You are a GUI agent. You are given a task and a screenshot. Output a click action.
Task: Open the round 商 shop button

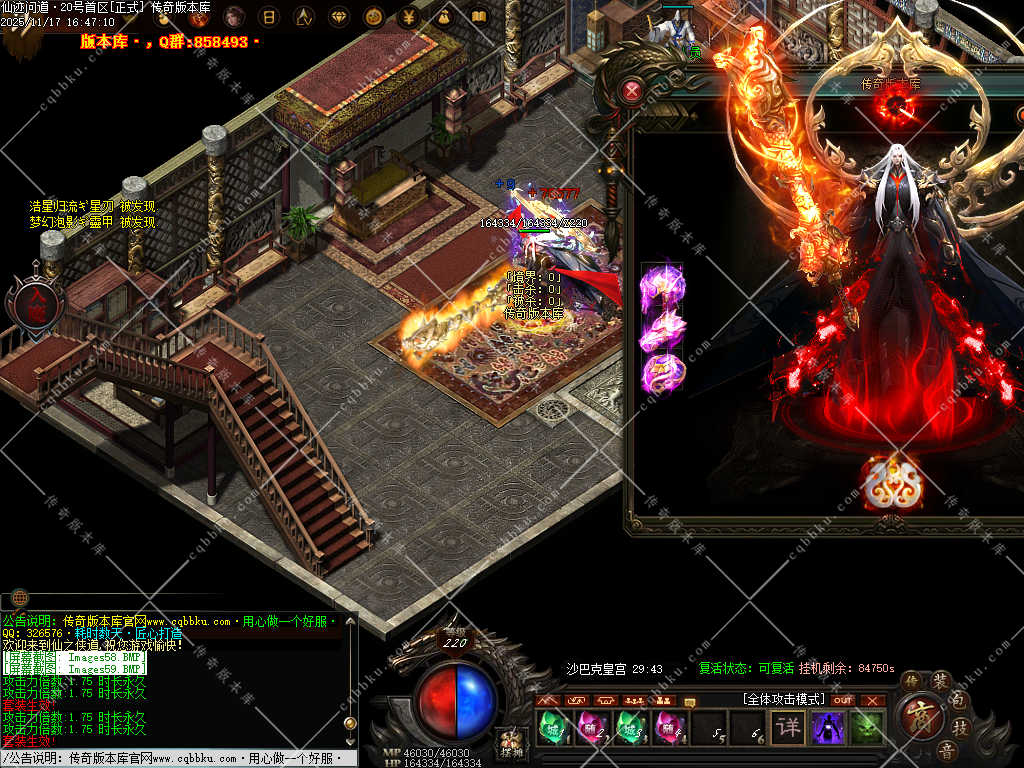[917, 715]
